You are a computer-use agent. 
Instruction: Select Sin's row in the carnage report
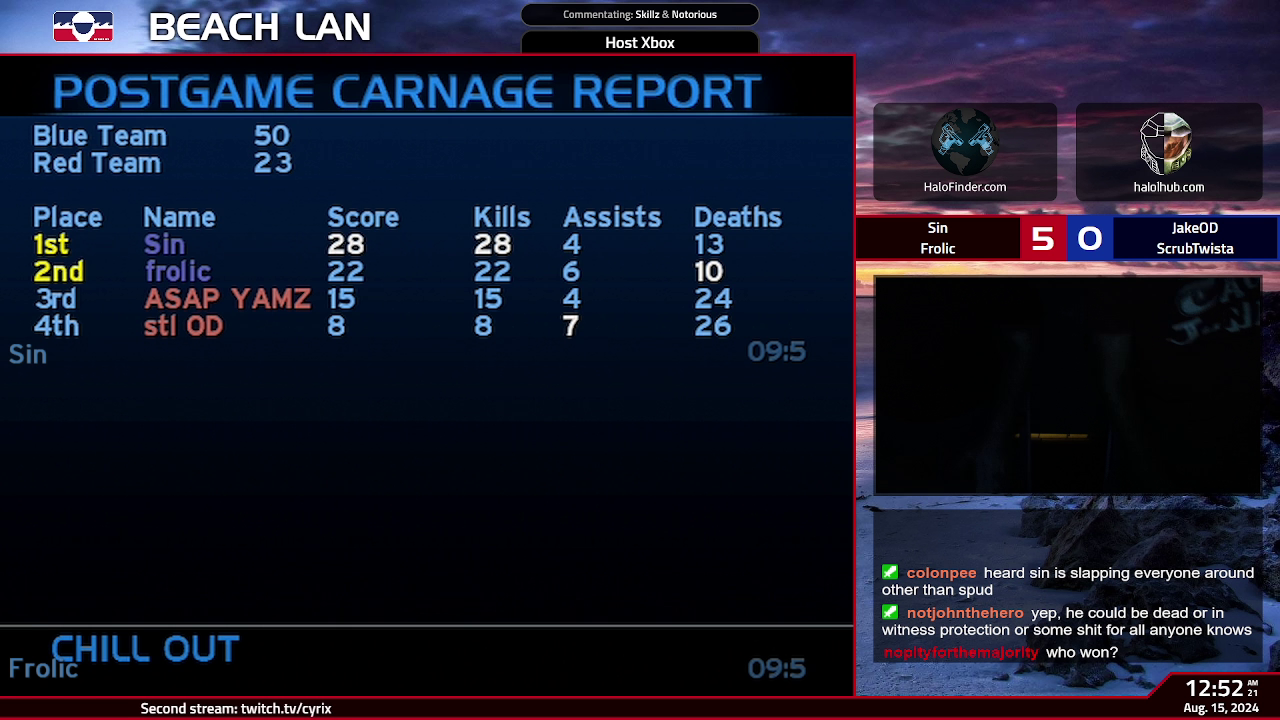(x=164, y=245)
